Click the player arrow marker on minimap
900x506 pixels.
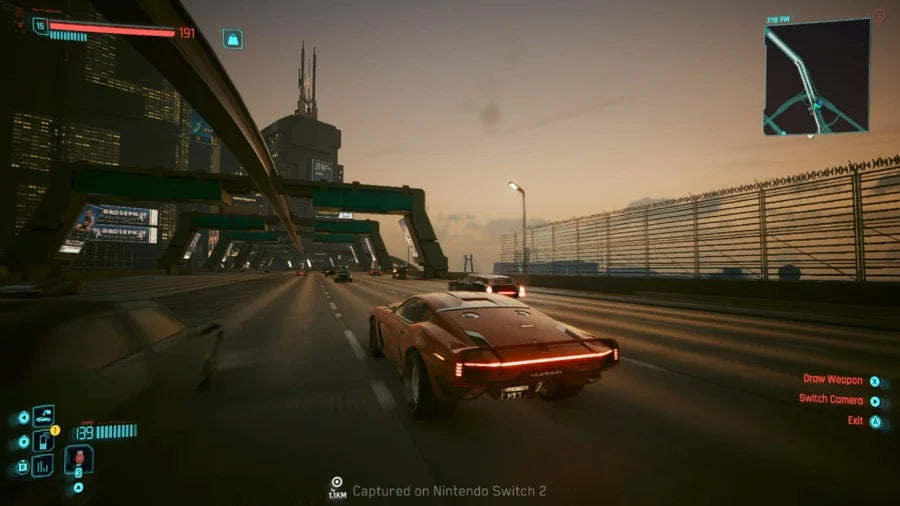[x=817, y=105]
